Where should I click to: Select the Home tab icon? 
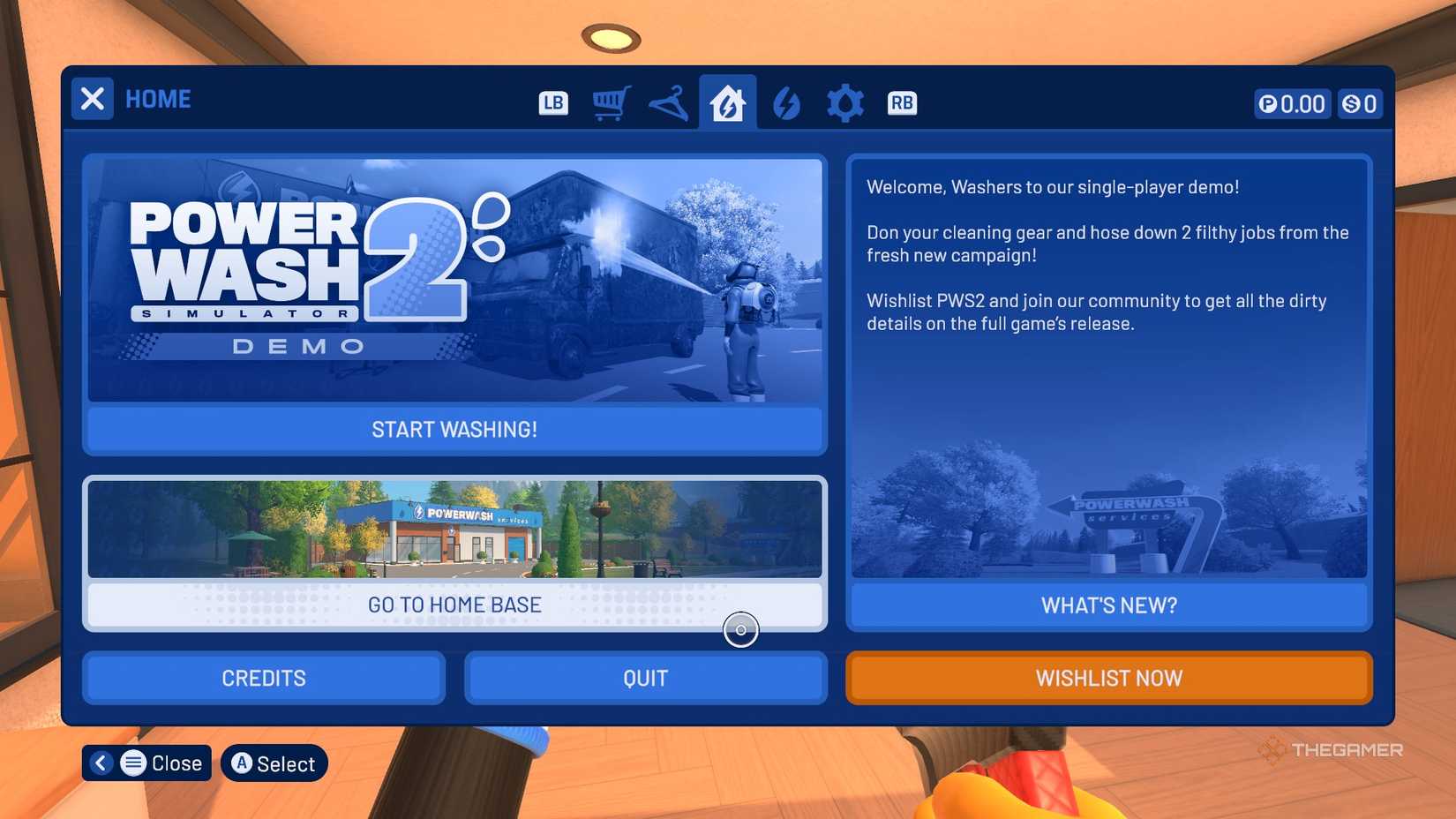coord(727,102)
